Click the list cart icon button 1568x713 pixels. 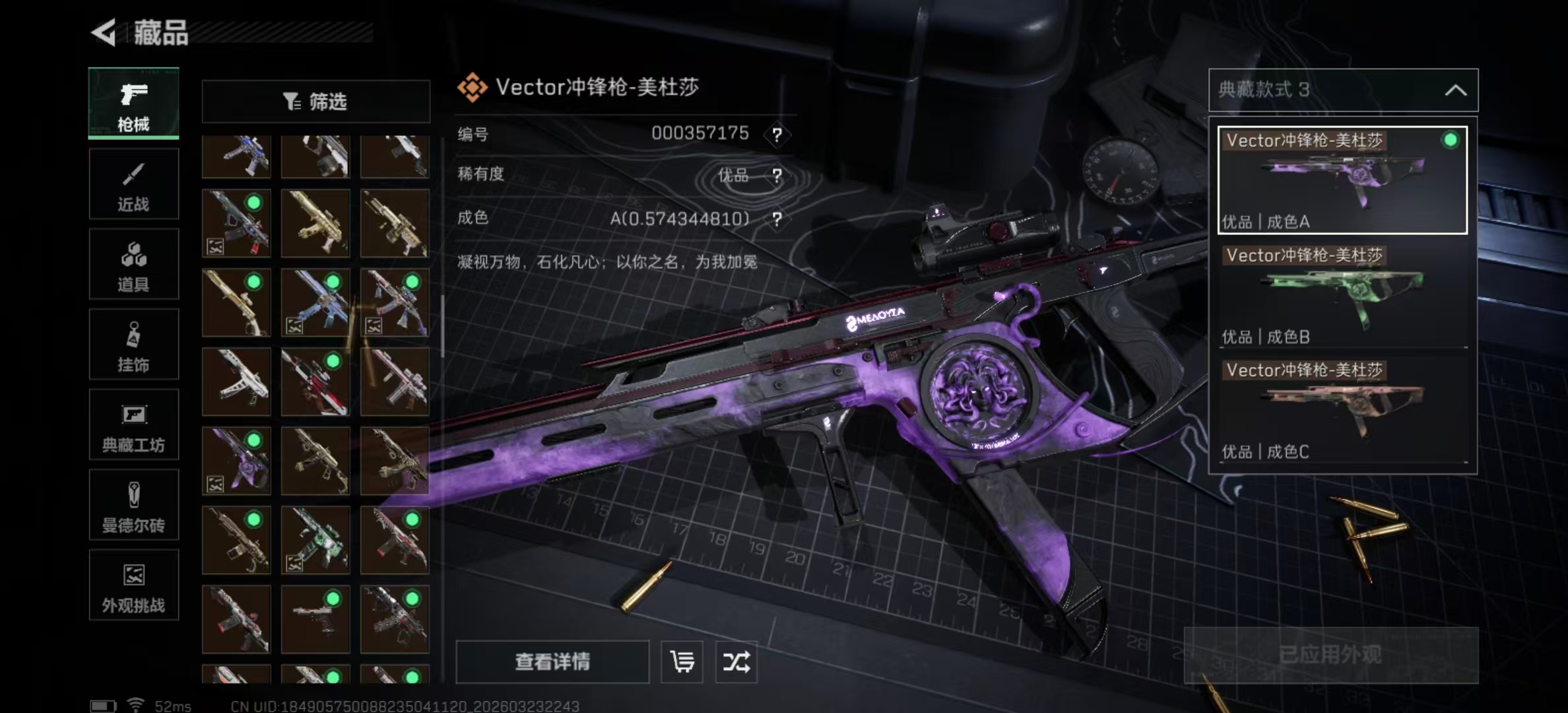[682, 662]
